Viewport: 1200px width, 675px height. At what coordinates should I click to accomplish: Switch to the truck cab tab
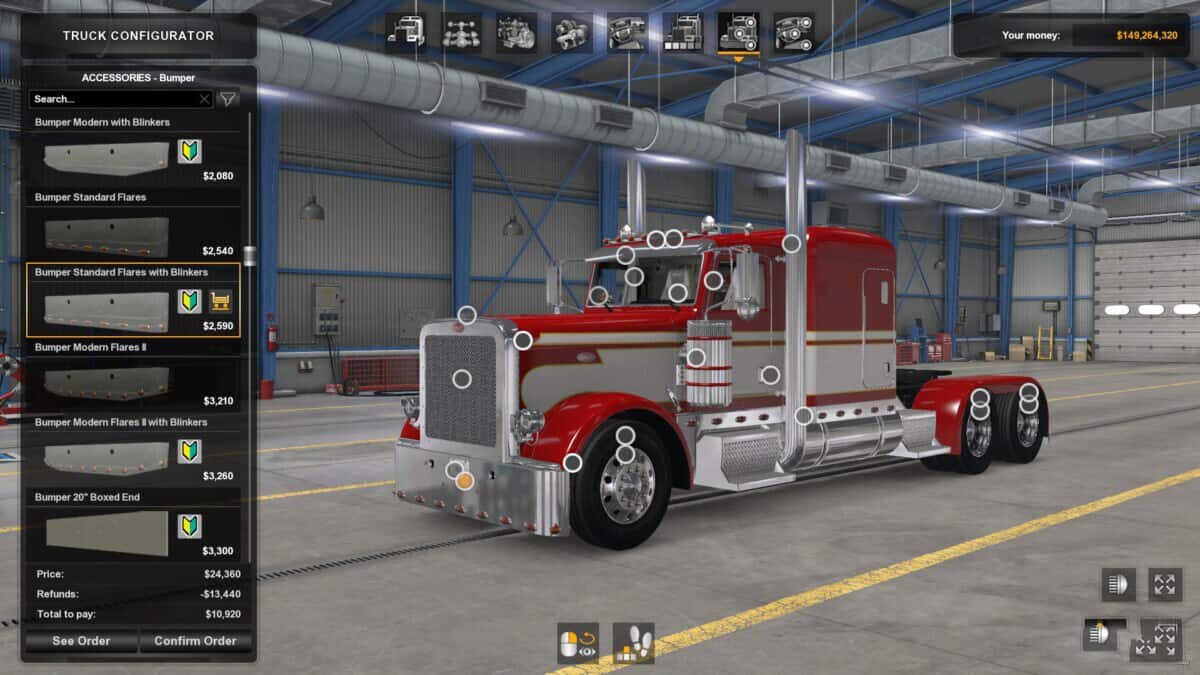pos(406,33)
